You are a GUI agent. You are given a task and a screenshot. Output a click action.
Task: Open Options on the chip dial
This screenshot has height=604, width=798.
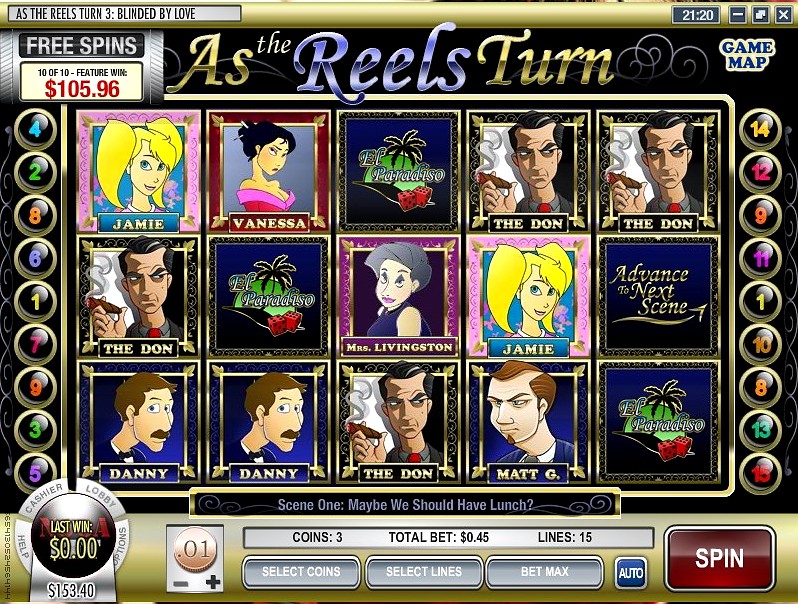(x=124, y=545)
